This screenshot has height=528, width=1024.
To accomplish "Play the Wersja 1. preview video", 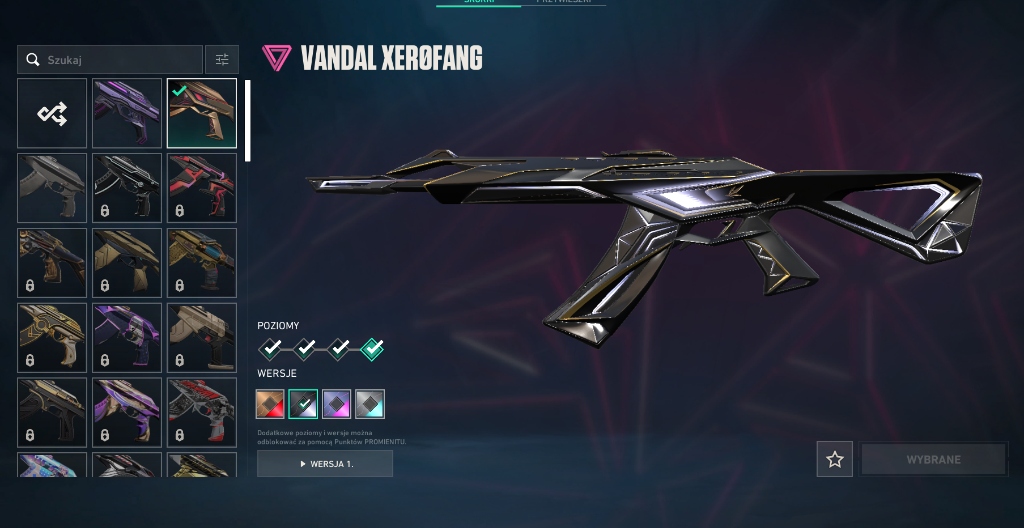I will [325, 464].
